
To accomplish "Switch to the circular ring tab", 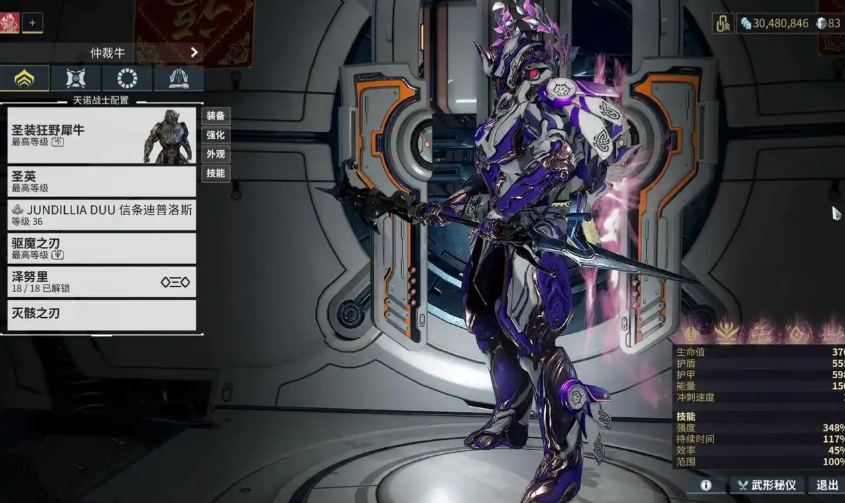I will [x=127, y=79].
